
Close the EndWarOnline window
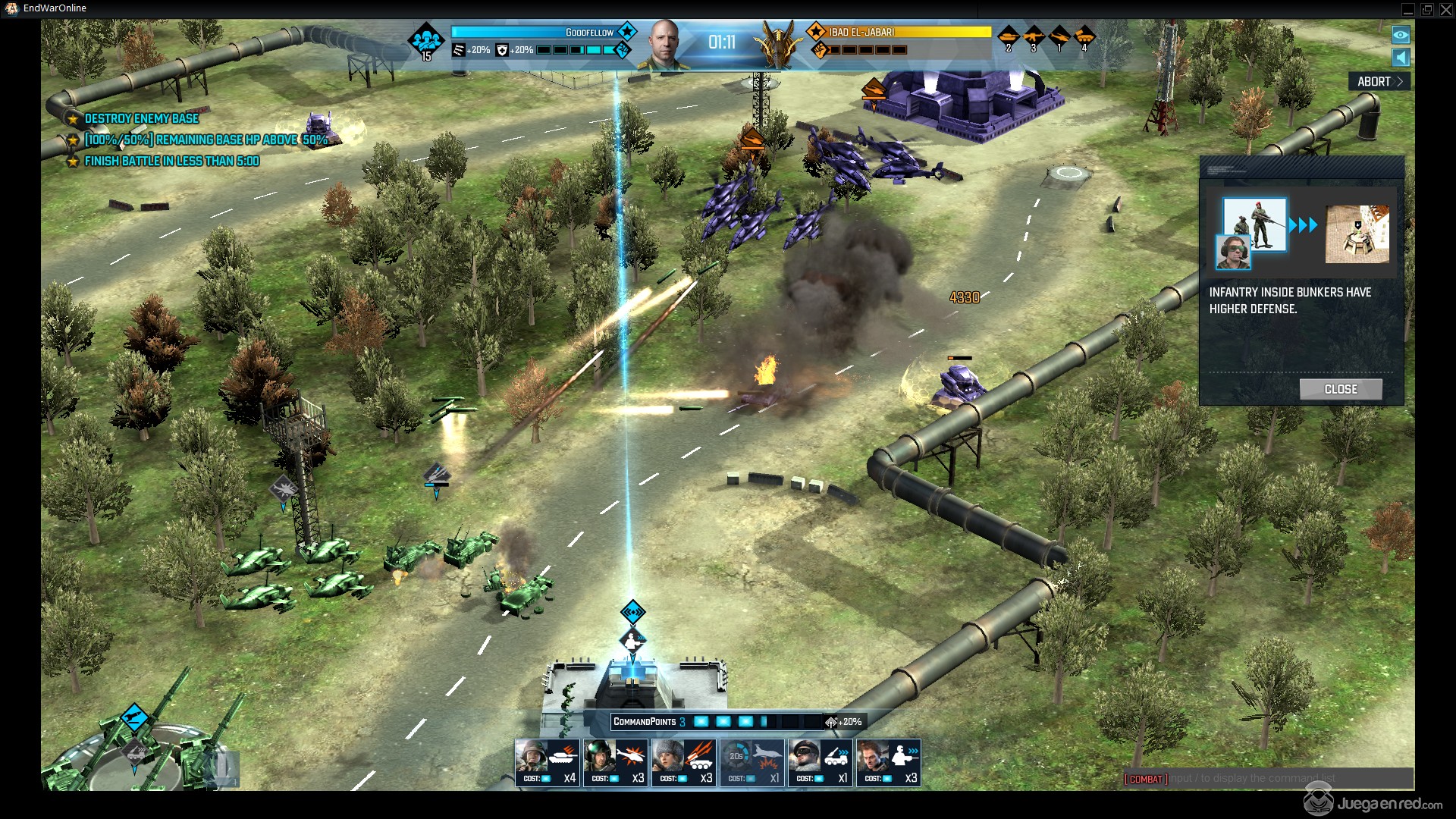pyautogui.click(x=1445, y=9)
